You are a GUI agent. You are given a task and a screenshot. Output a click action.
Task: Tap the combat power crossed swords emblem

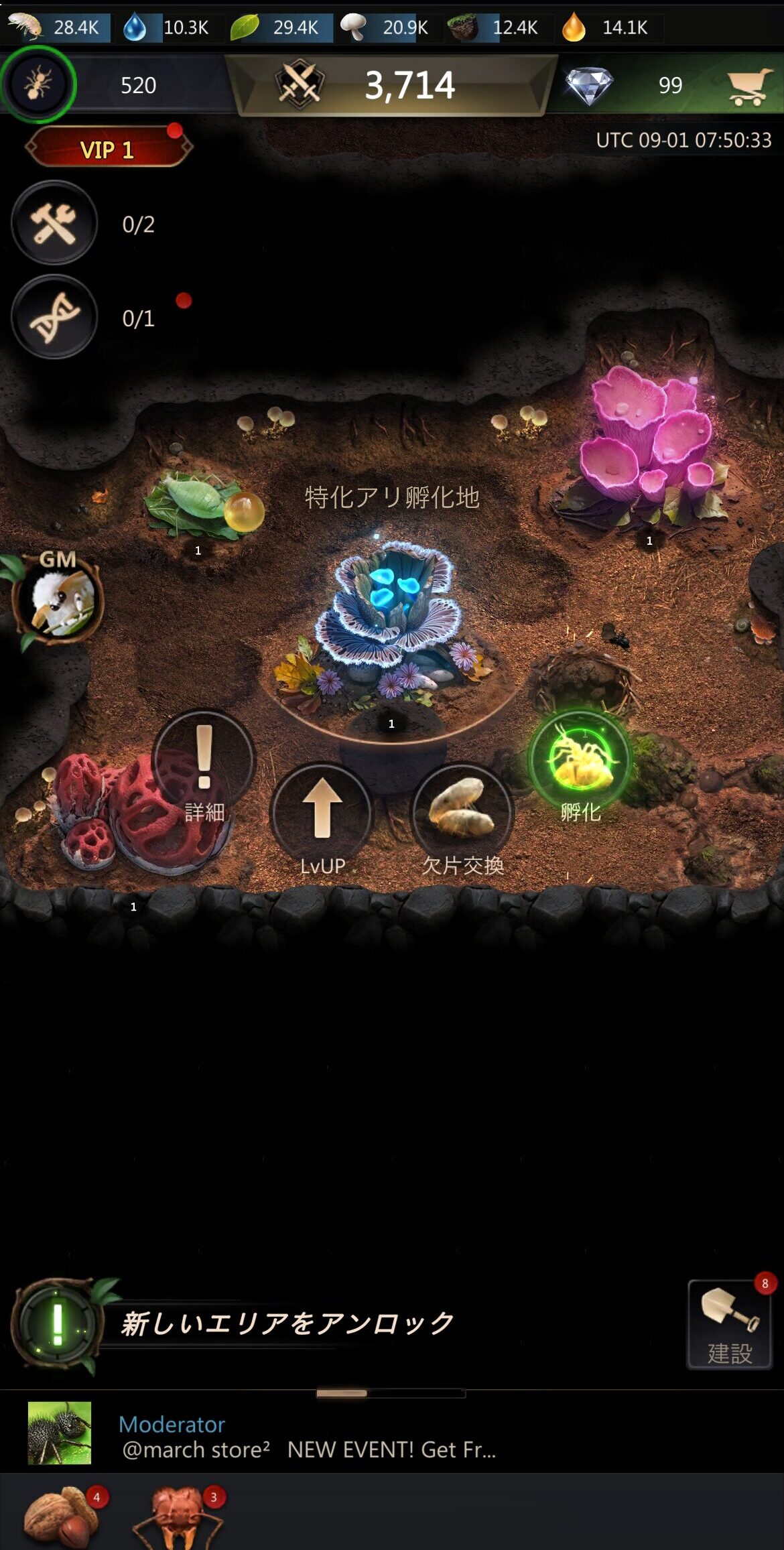pyautogui.click(x=300, y=84)
